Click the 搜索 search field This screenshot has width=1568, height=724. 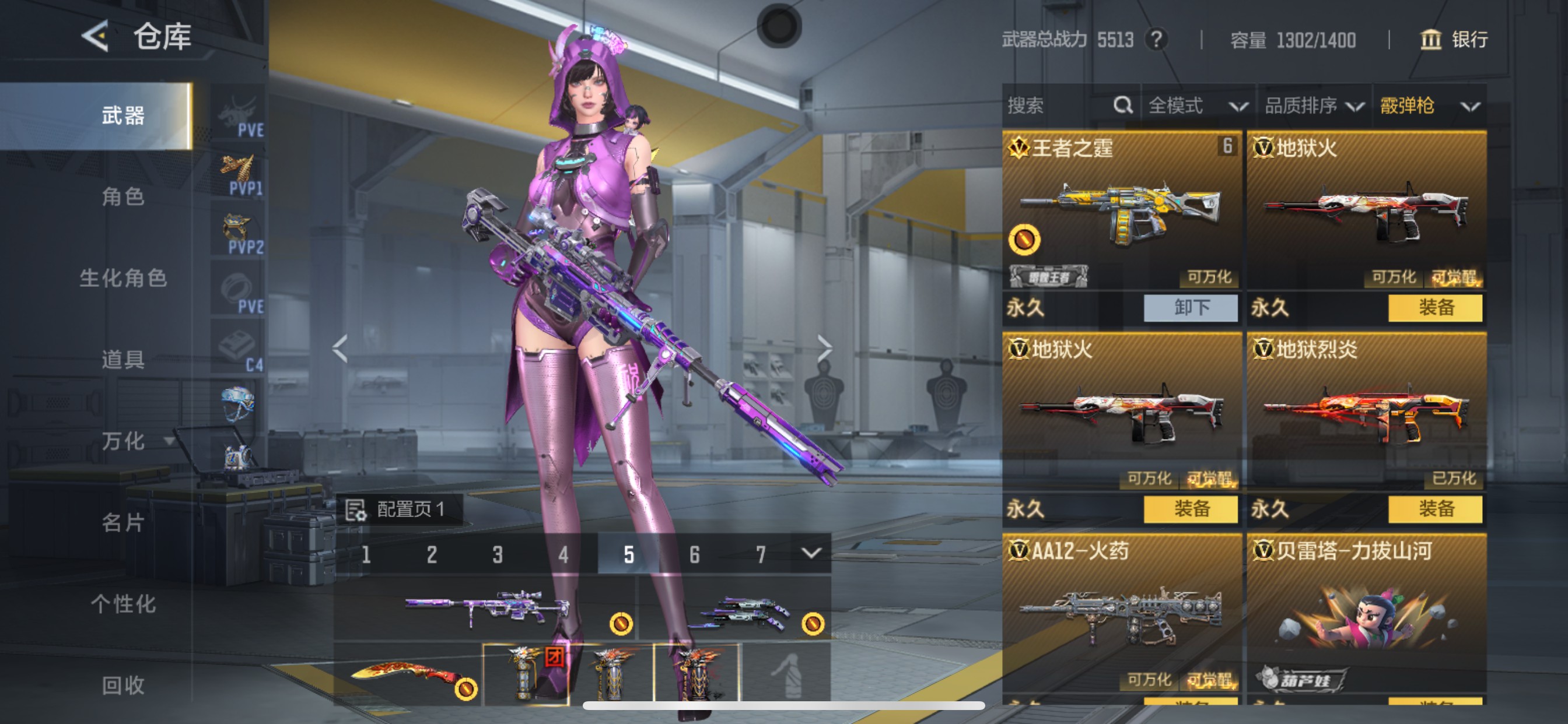[x=1059, y=106]
